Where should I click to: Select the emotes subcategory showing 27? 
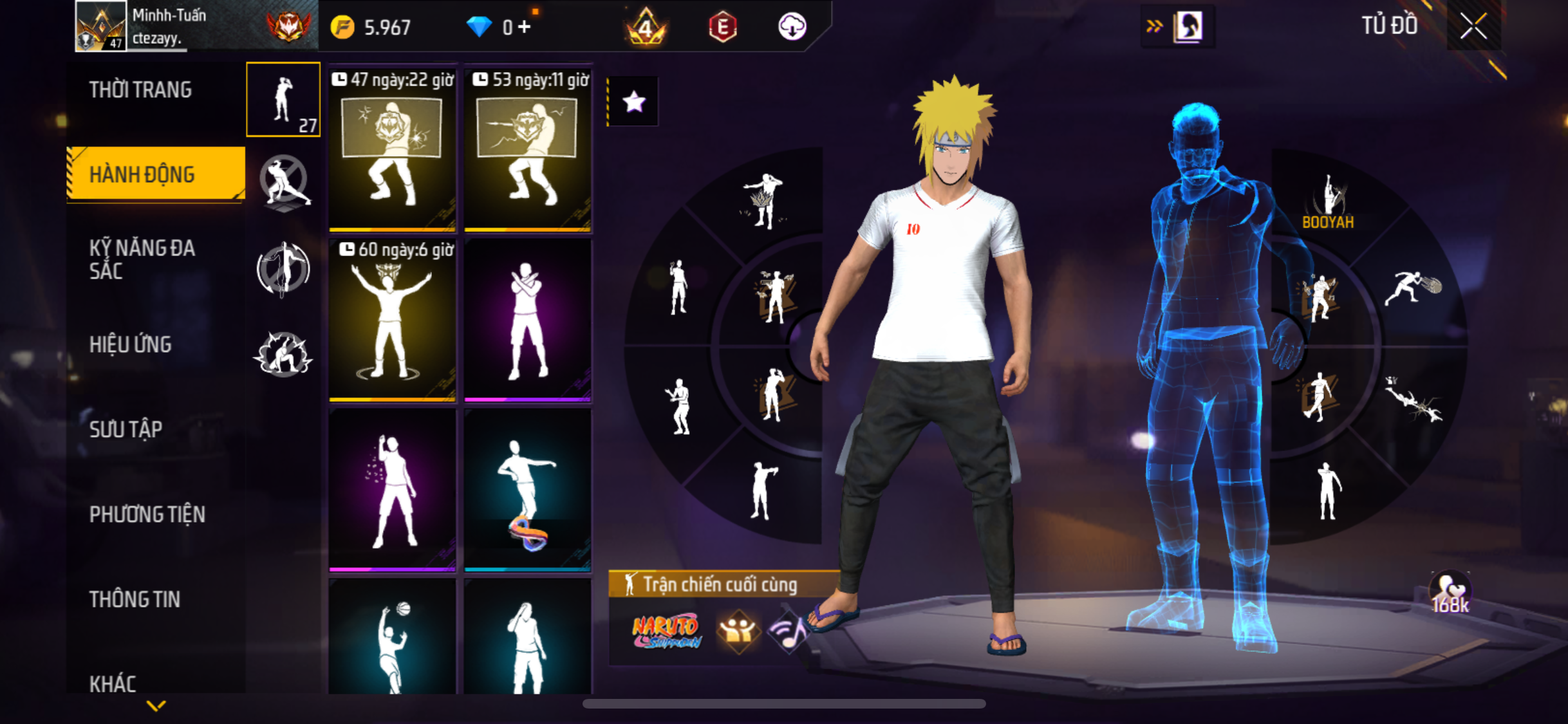[283, 100]
